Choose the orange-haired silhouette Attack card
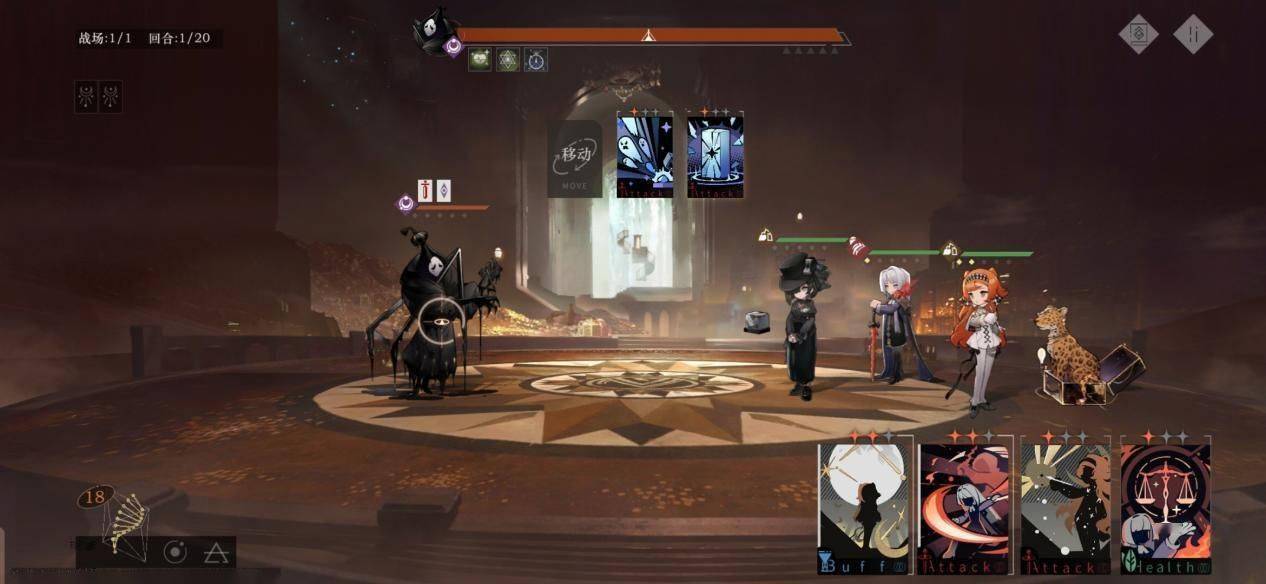The width and height of the screenshot is (1266, 584). 1065,507
